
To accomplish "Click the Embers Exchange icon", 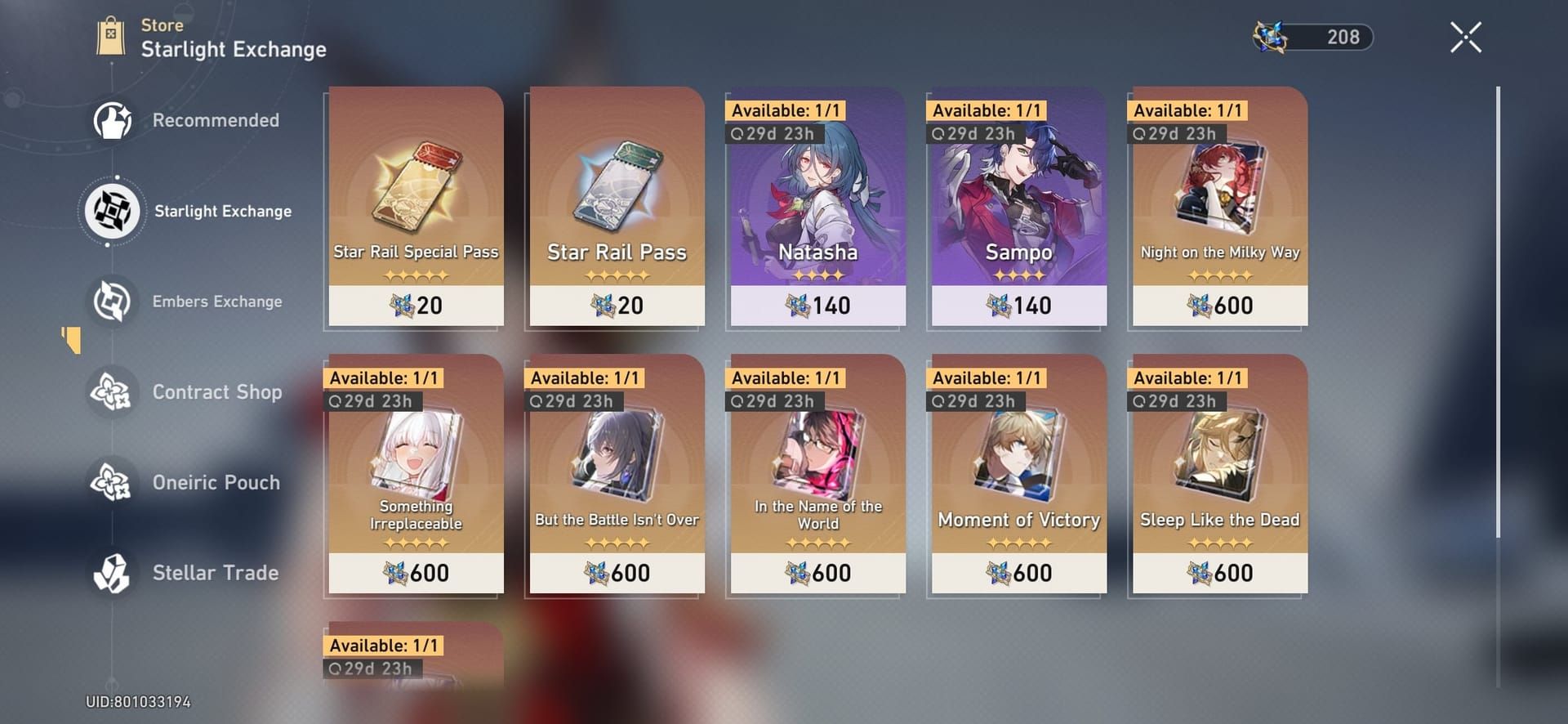I will pyautogui.click(x=111, y=301).
